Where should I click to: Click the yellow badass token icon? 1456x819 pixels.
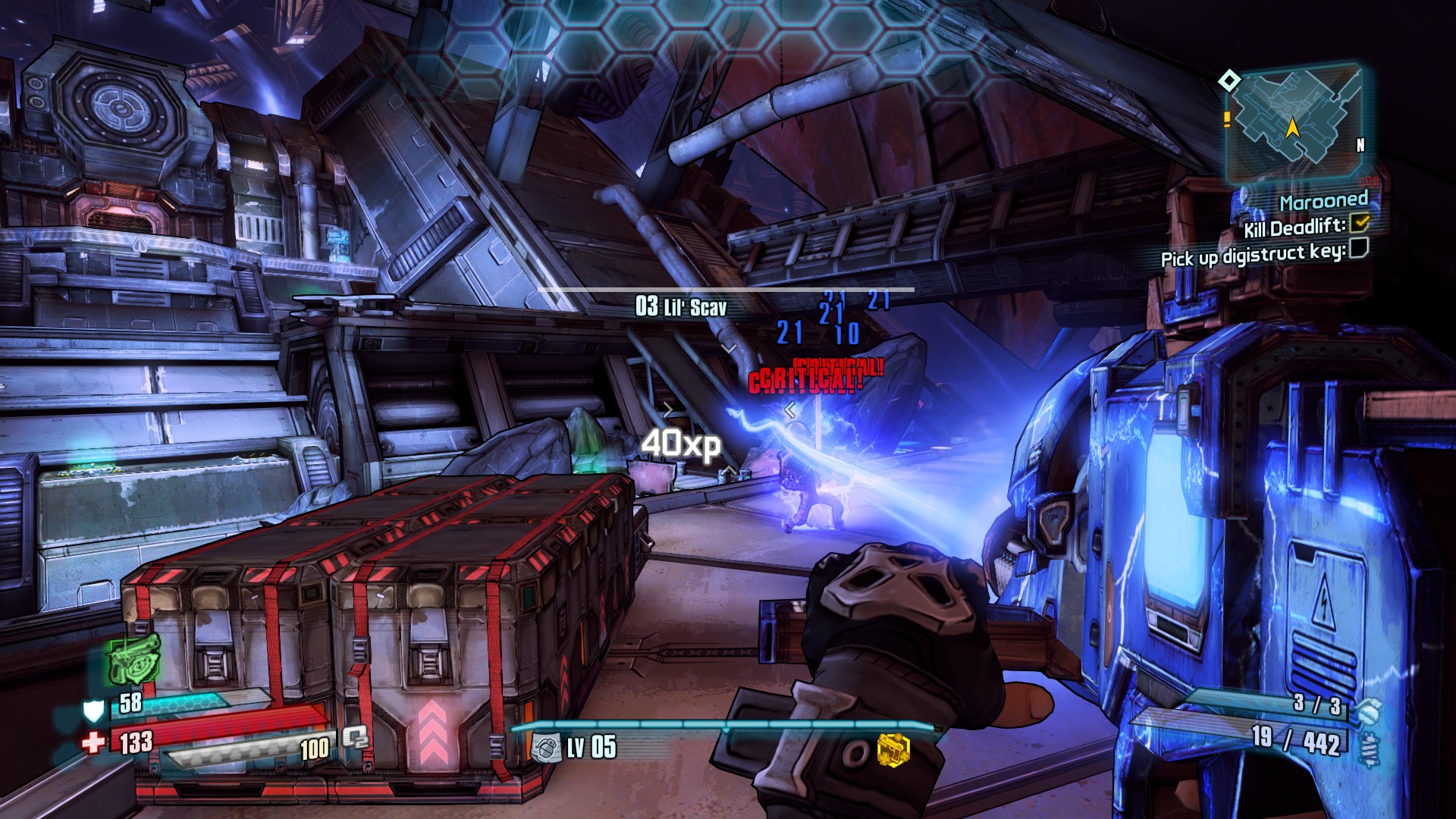(x=893, y=748)
